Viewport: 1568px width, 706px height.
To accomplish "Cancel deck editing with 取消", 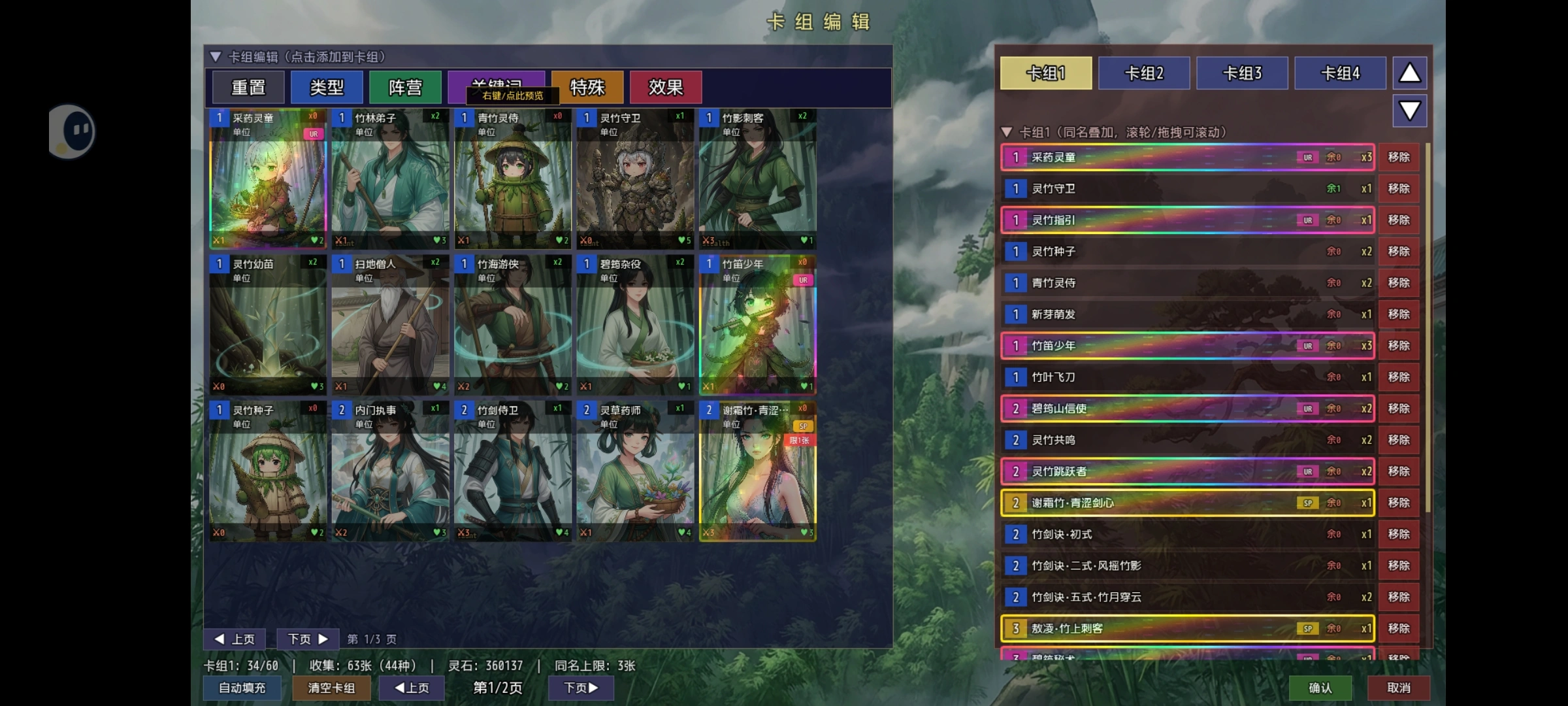I will pos(1399,688).
